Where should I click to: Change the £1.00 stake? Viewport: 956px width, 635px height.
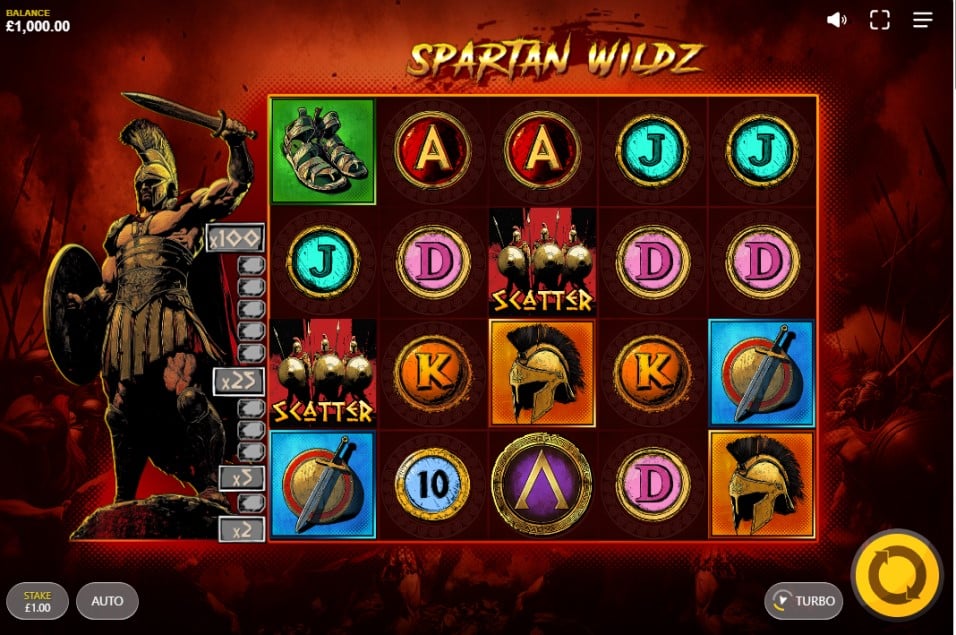[36, 601]
